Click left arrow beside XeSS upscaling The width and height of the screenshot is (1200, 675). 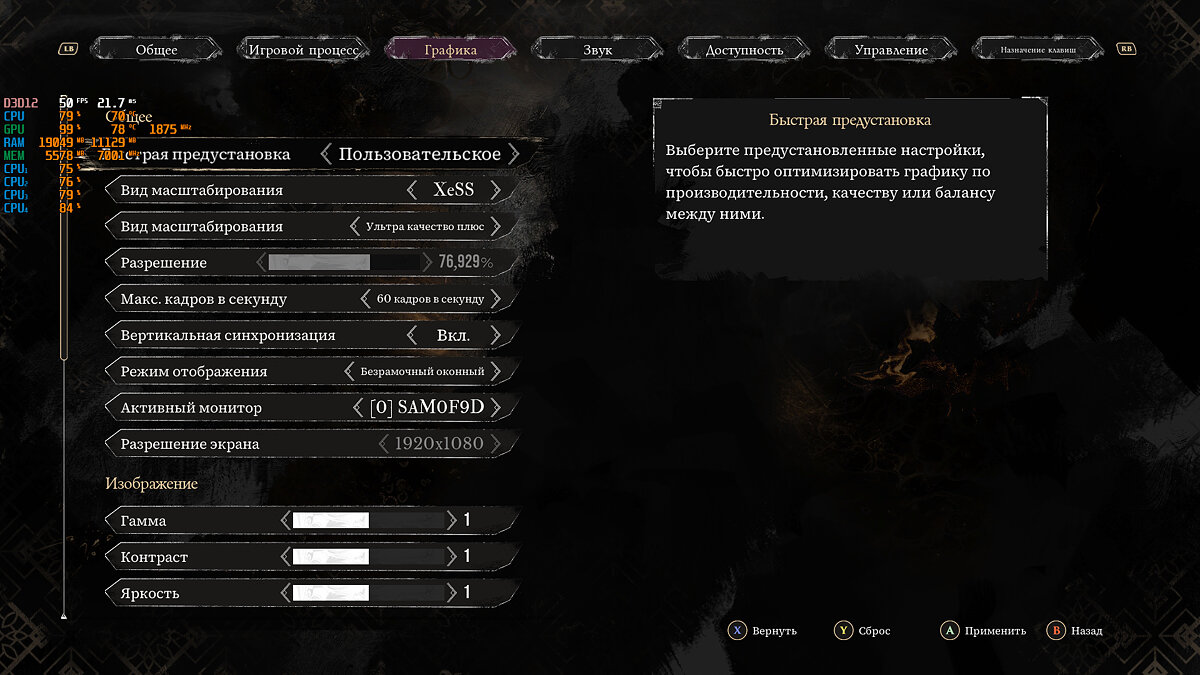412,190
